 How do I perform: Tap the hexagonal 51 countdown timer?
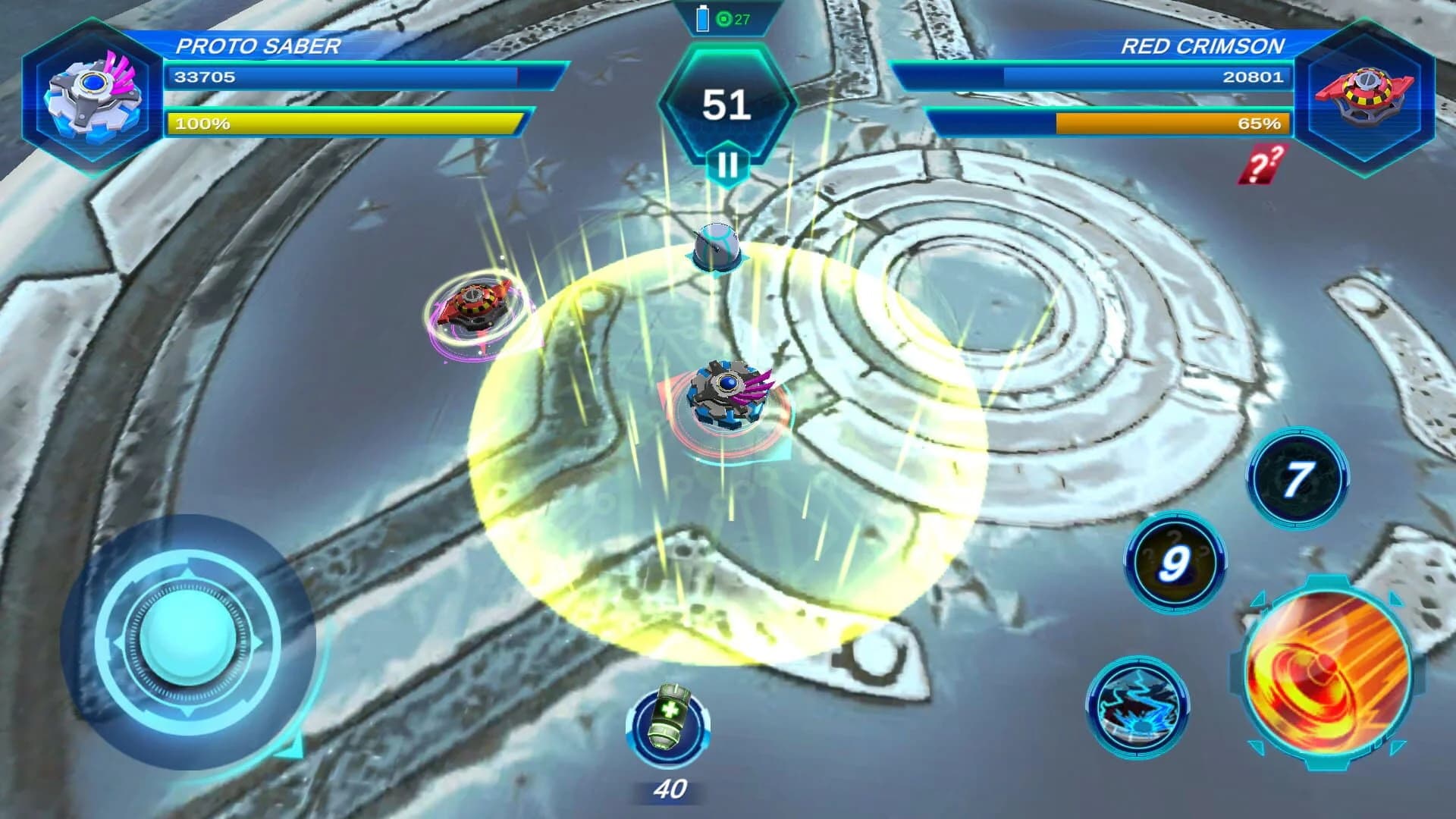pos(728,106)
